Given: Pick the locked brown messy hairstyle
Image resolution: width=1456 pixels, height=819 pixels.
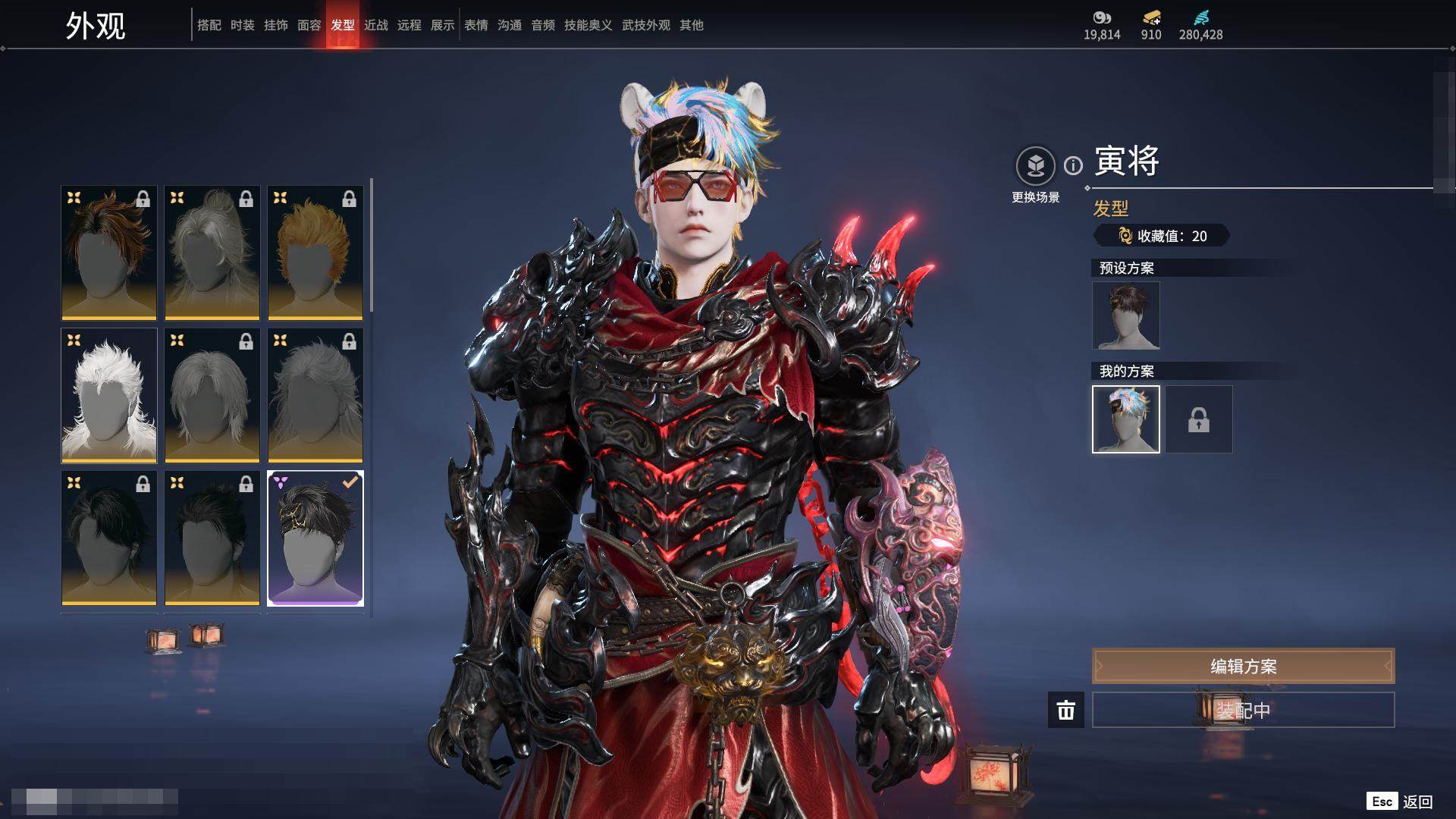Looking at the screenshot, I should click(x=109, y=253).
